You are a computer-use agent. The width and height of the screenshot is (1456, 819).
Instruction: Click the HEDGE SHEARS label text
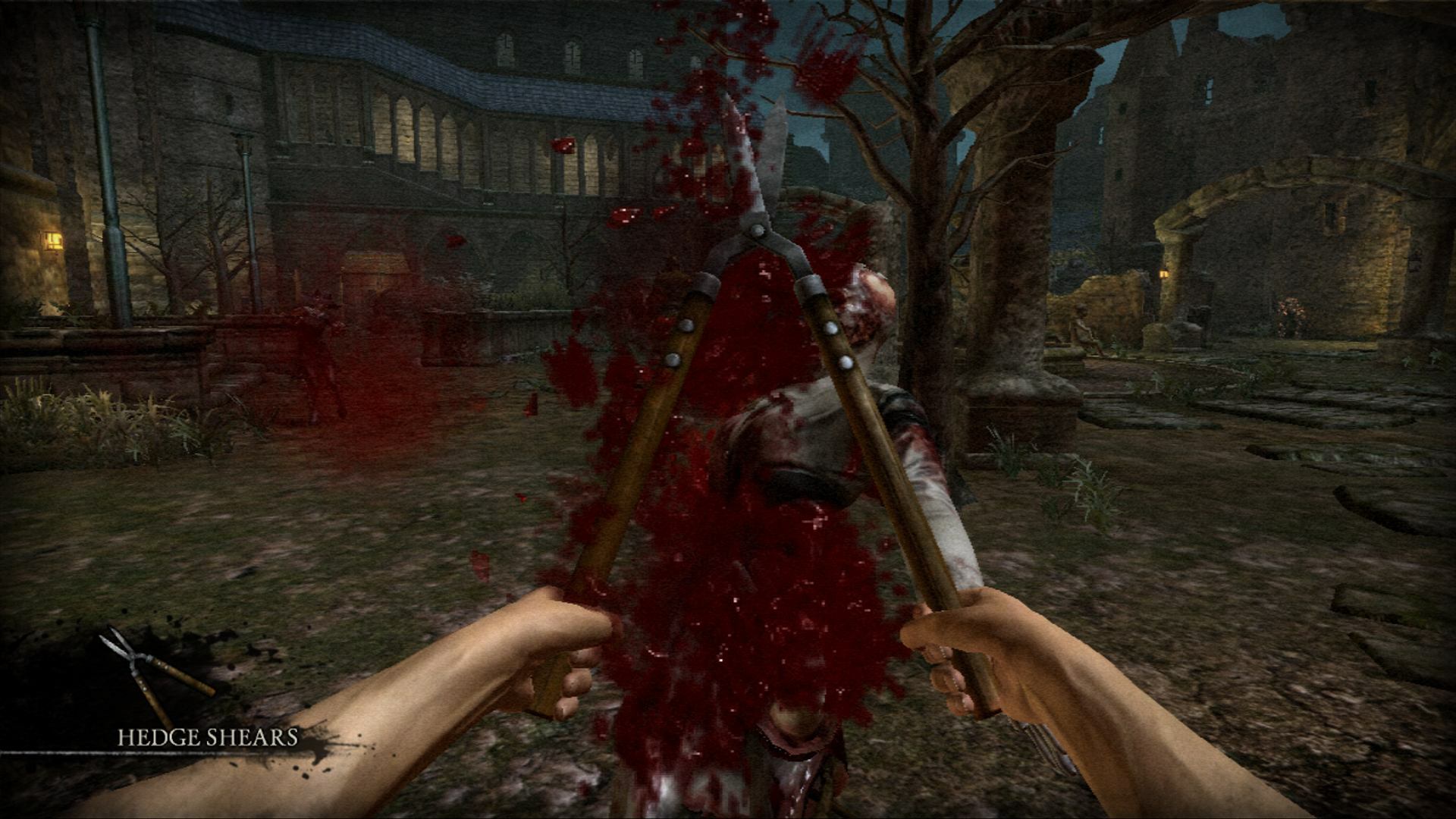pyautogui.click(x=206, y=736)
